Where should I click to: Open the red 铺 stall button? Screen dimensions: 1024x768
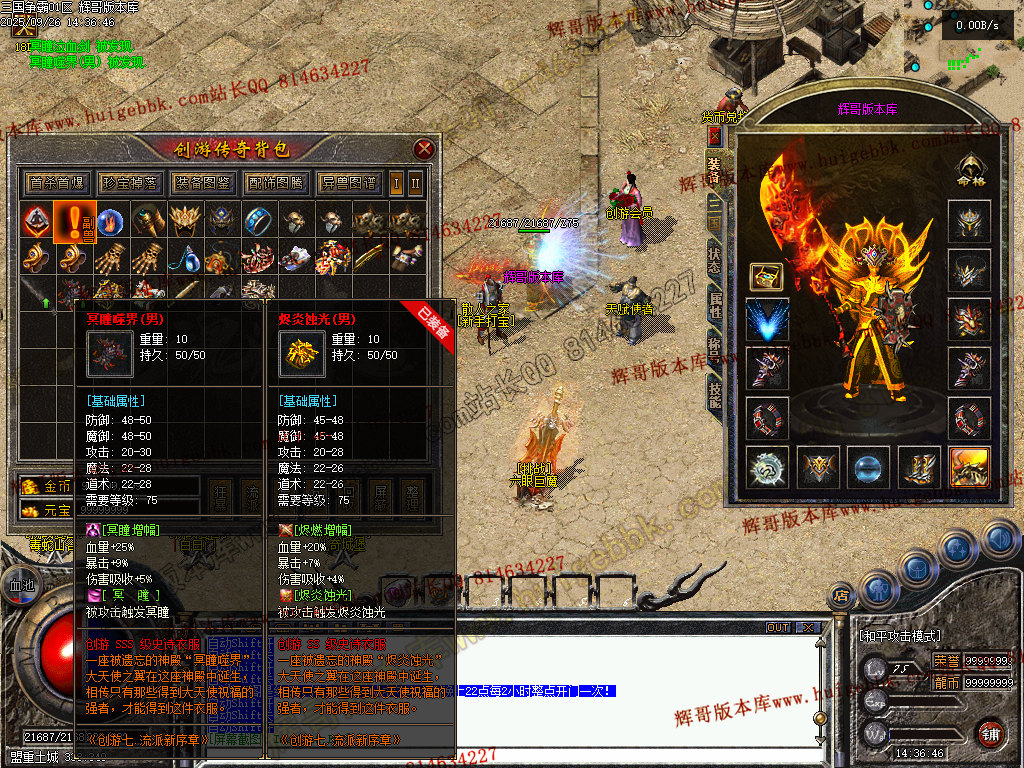click(x=990, y=731)
